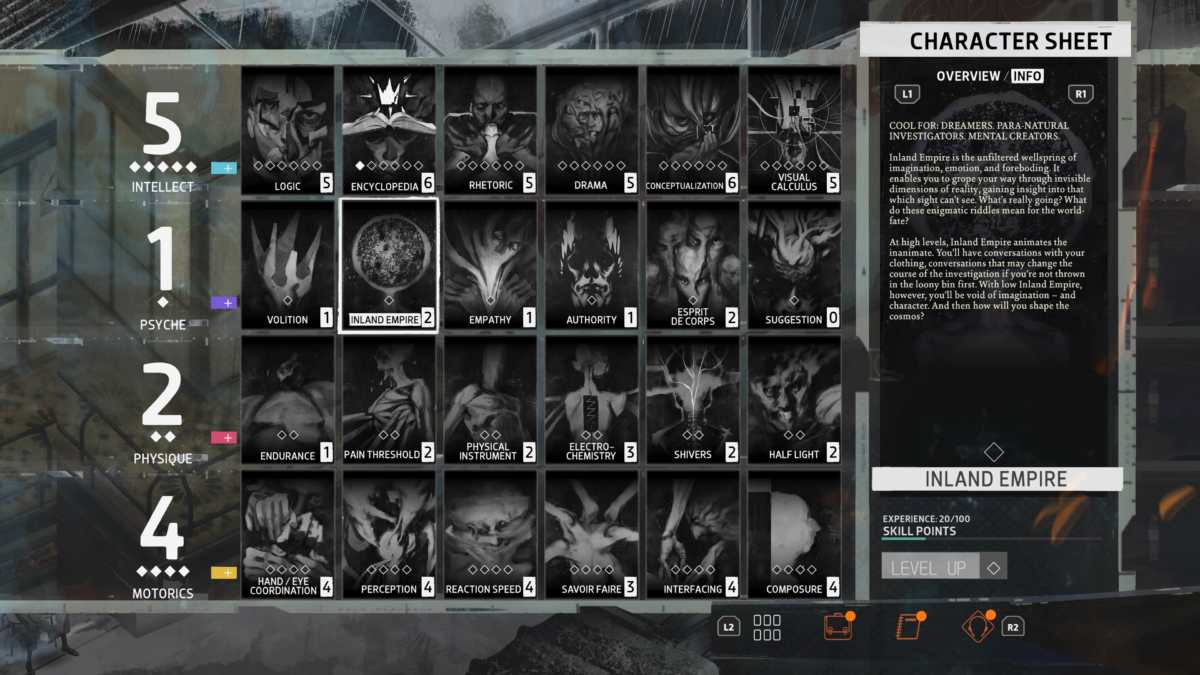Open the Perception skill card
This screenshot has width=1200, height=675.
pyautogui.click(x=389, y=534)
